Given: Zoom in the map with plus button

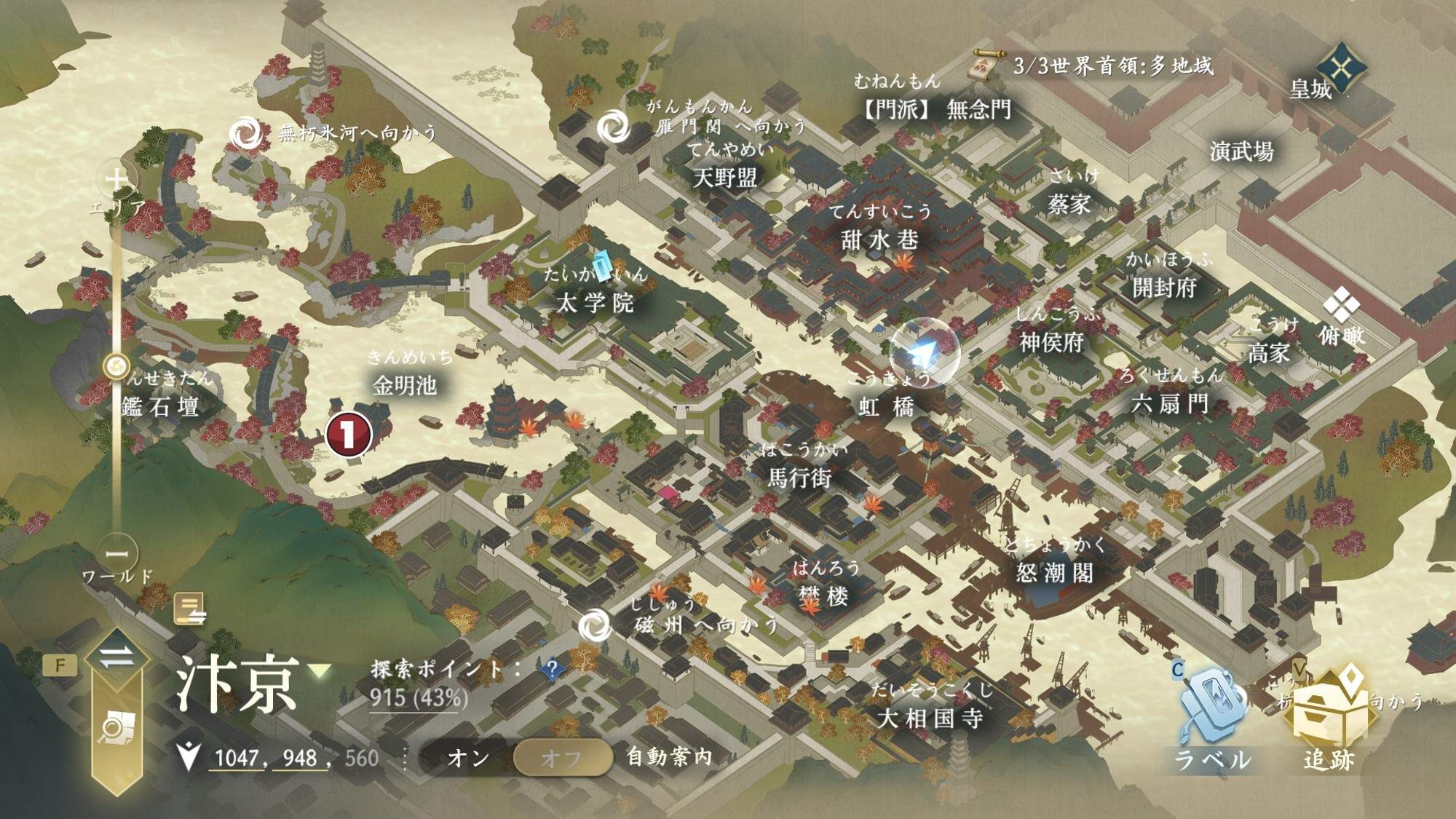Looking at the screenshot, I should pyautogui.click(x=116, y=178).
